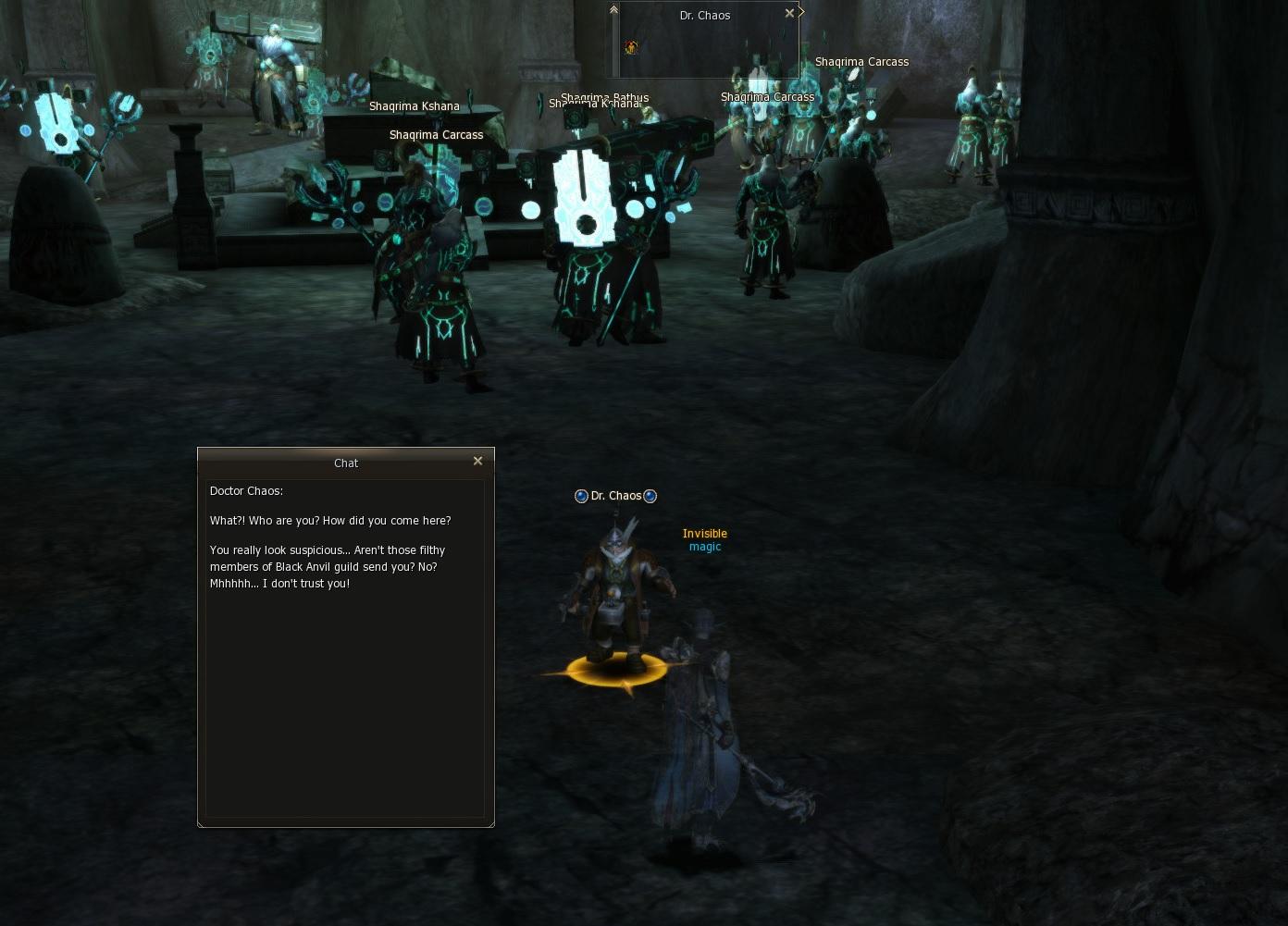This screenshot has height=926, width=1288.
Task: Select the Chat window title bar
Action: pyautogui.click(x=345, y=463)
